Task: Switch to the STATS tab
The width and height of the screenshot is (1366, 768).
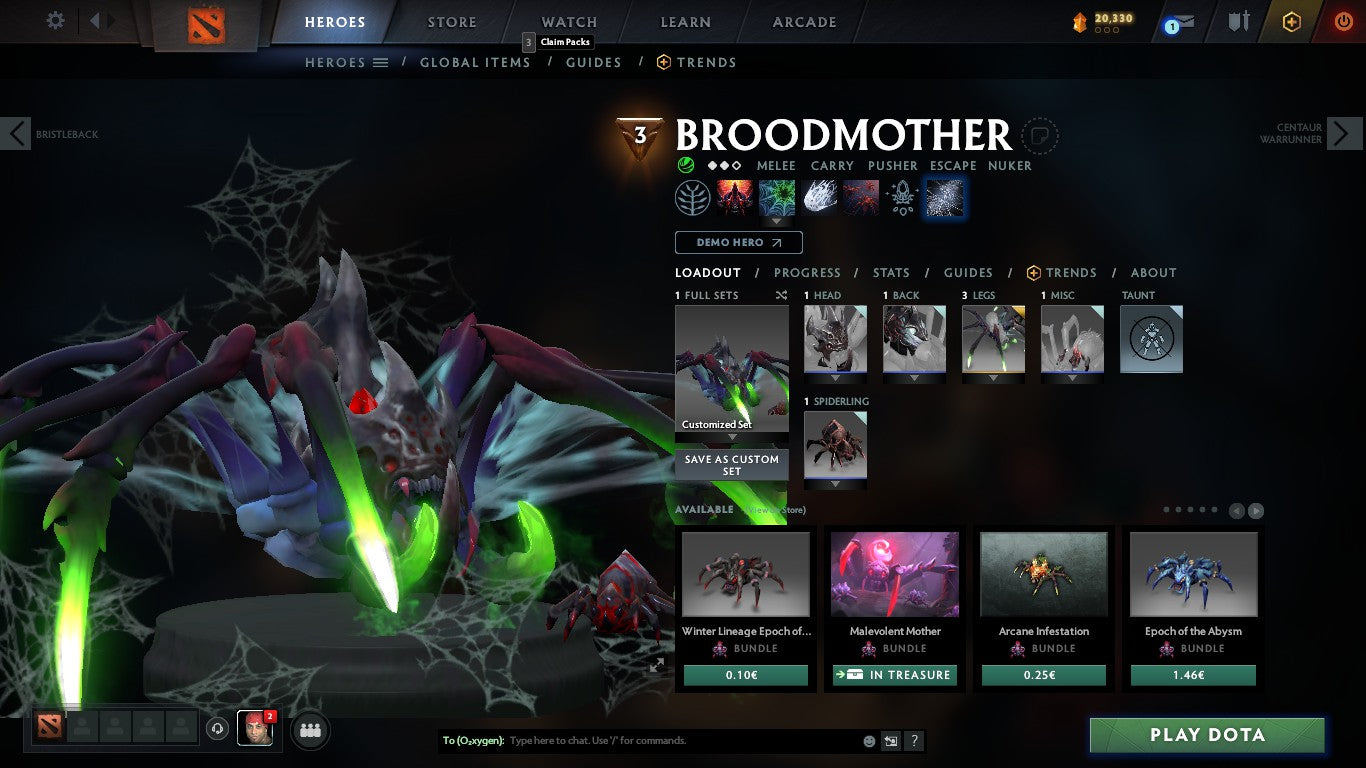Action: click(890, 272)
